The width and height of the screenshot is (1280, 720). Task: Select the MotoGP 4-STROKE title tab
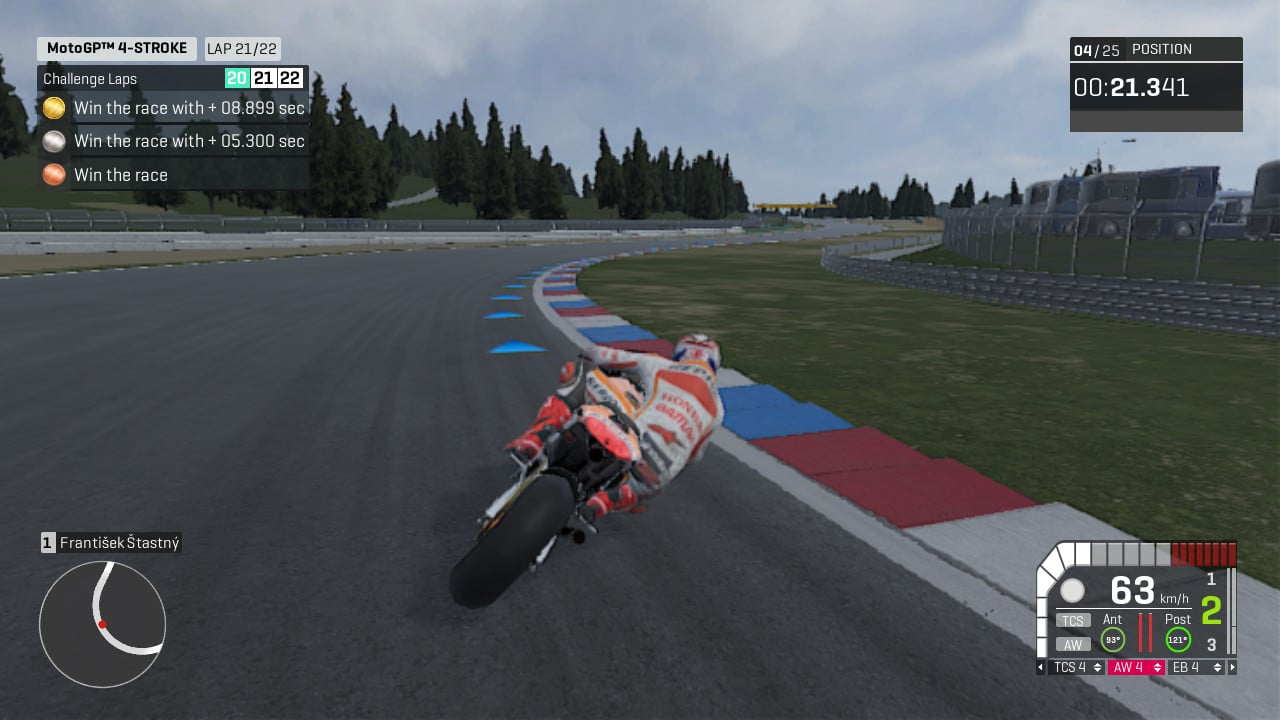click(x=115, y=48)
